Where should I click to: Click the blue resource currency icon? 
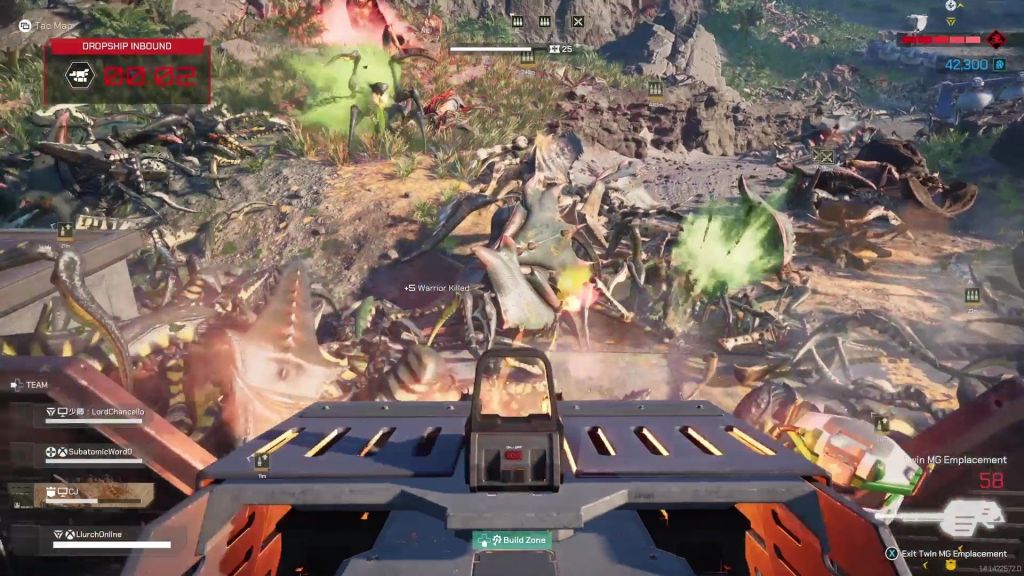pos(1001,65)
